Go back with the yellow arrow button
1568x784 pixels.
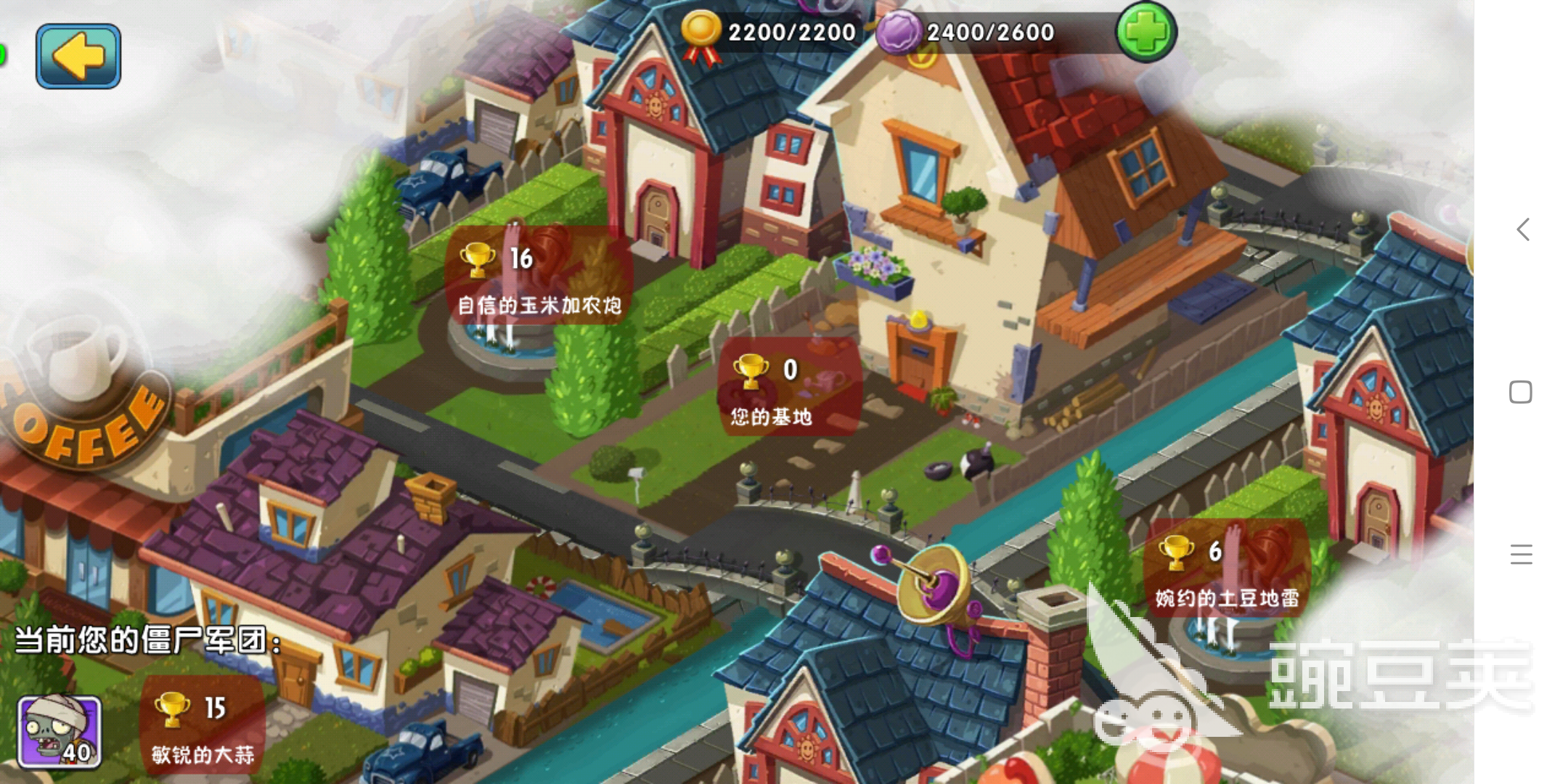click(78, 56)
